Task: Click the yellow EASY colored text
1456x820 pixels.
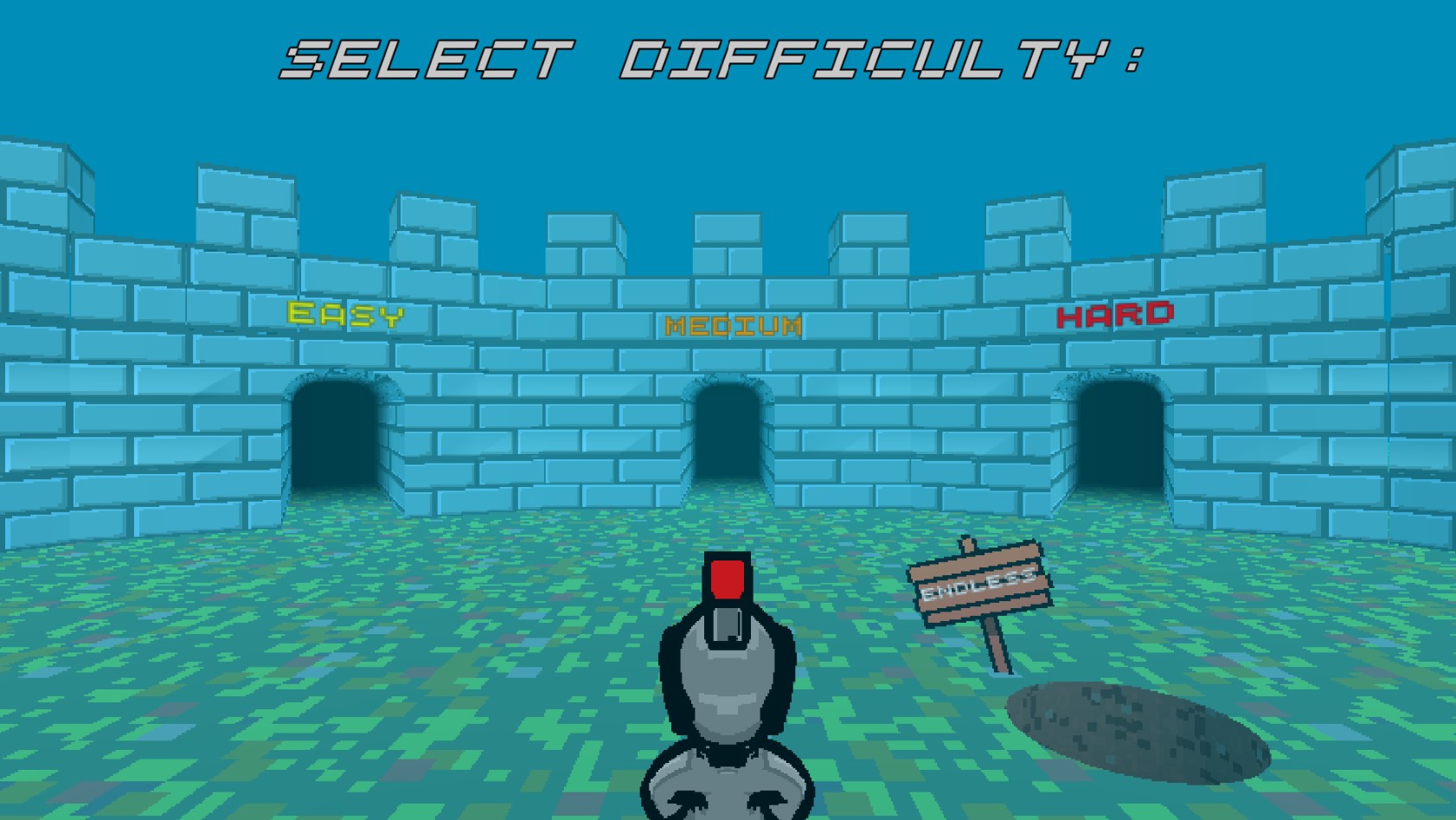Action: 344,316
